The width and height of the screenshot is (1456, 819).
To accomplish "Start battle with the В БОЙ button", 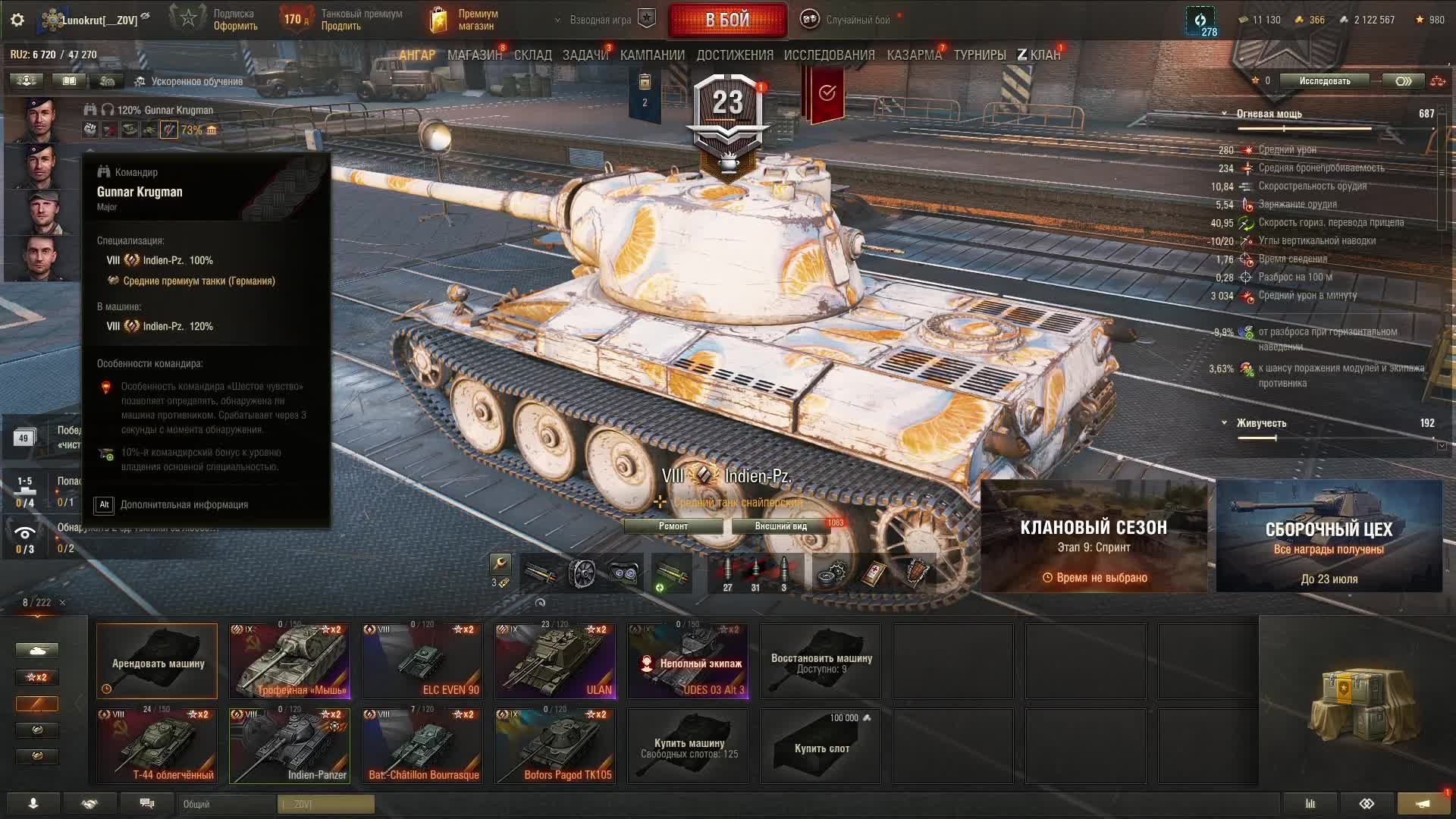I will [x=727, y=20].
